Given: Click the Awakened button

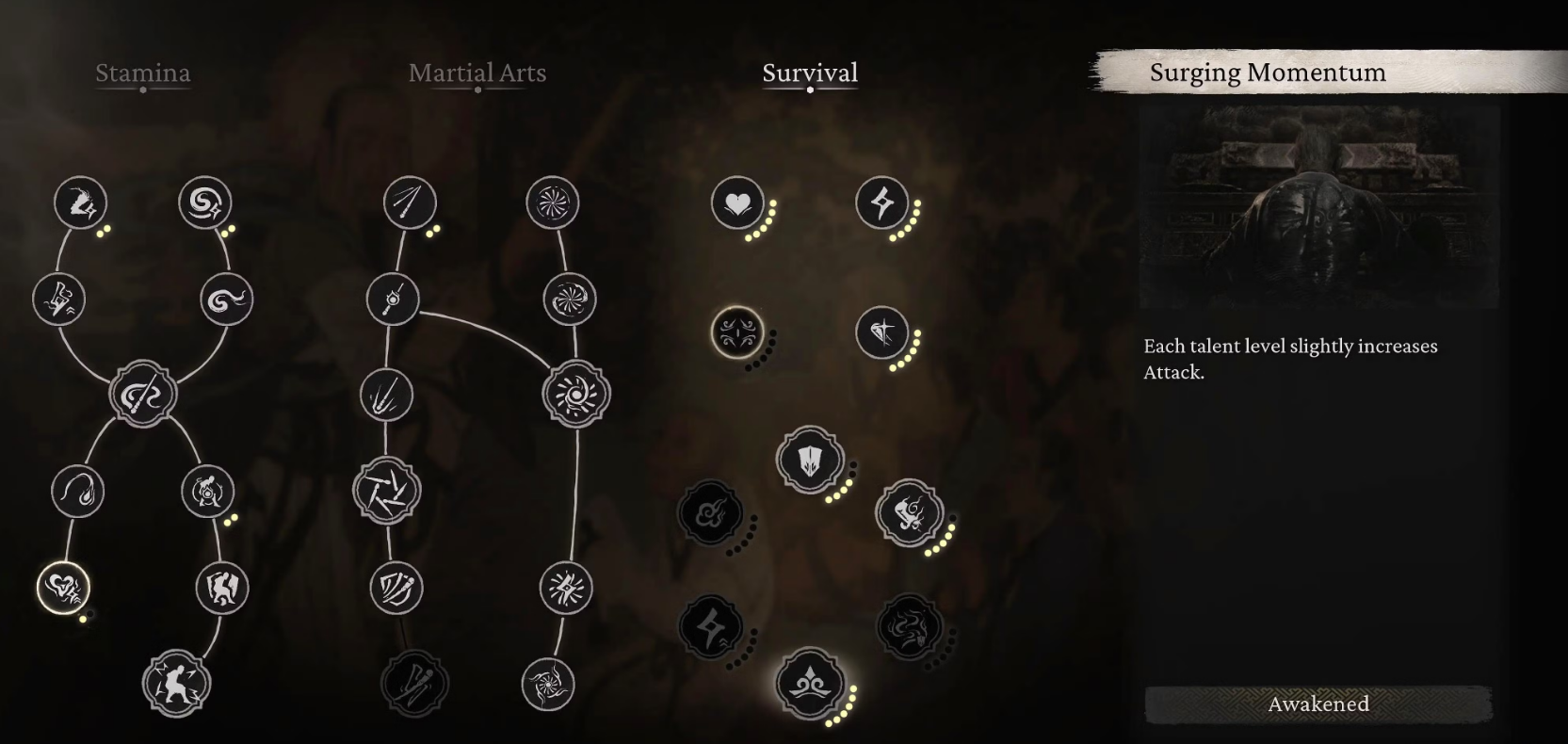Looking at the screenshot, I should (1318, 704).
